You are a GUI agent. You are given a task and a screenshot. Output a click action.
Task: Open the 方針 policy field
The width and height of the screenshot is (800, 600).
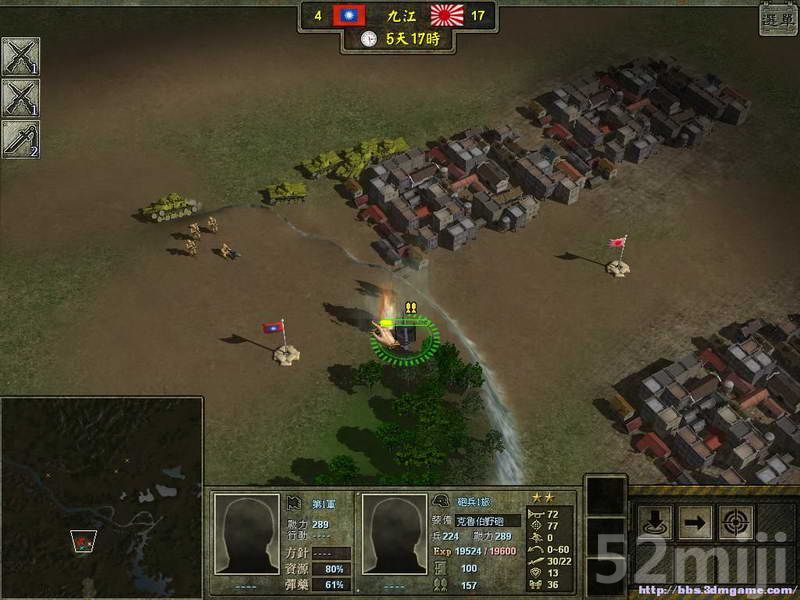click(x=331, y=553)
